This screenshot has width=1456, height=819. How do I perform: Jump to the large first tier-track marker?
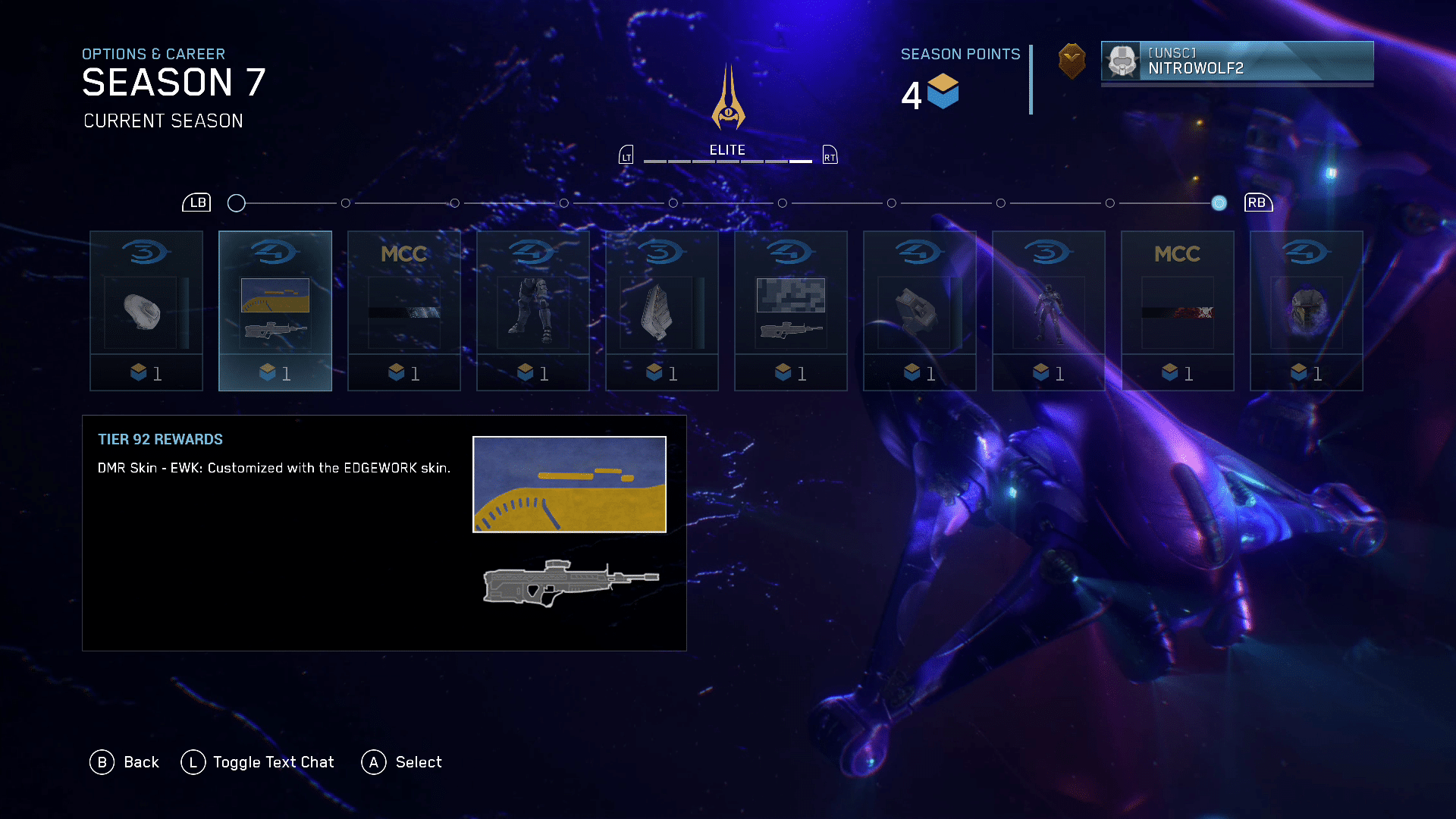pyautogui.click(x=237, y=203)
